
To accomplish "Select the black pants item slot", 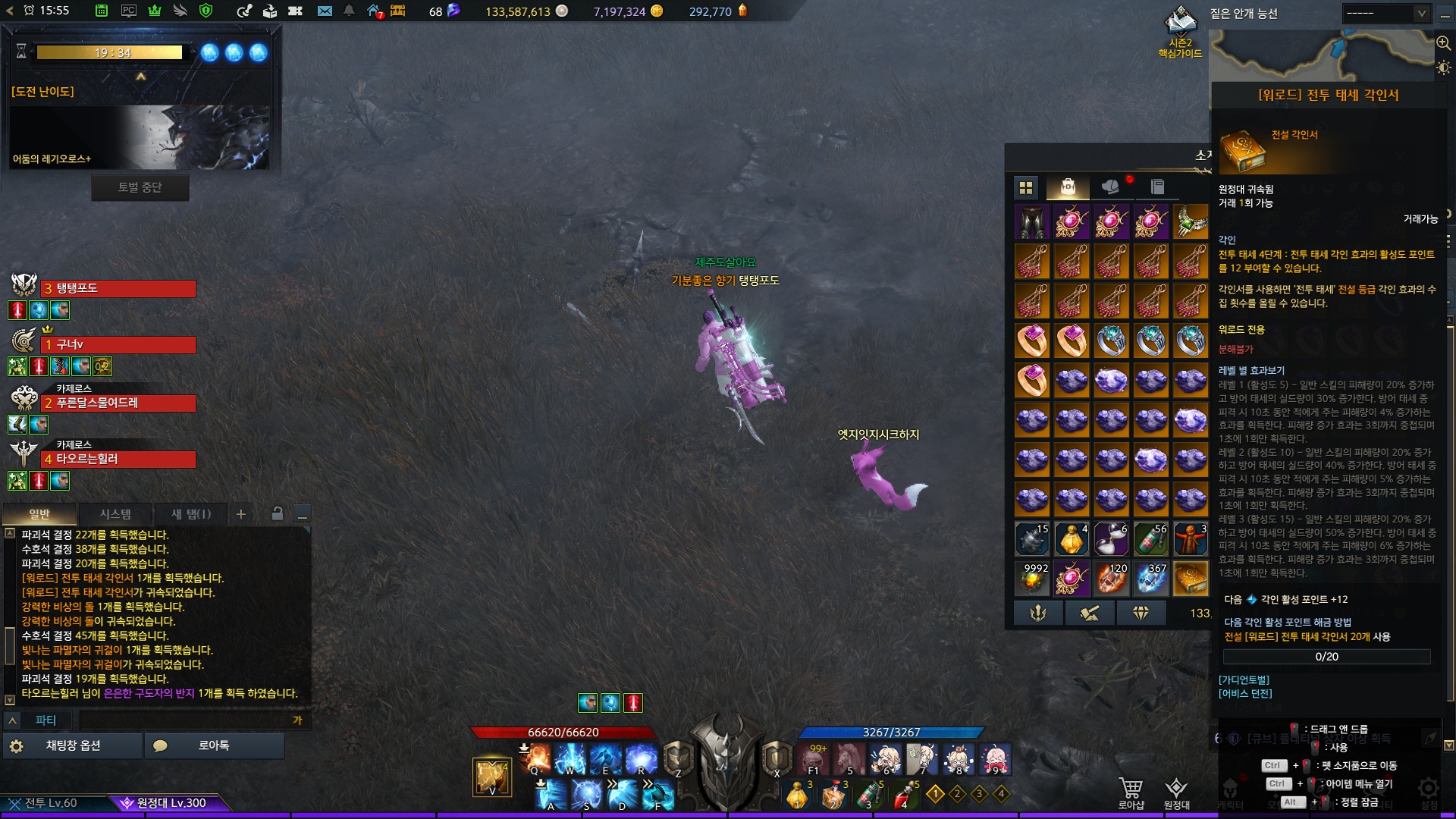I will pyautogui.click(x=1032, y=221).
